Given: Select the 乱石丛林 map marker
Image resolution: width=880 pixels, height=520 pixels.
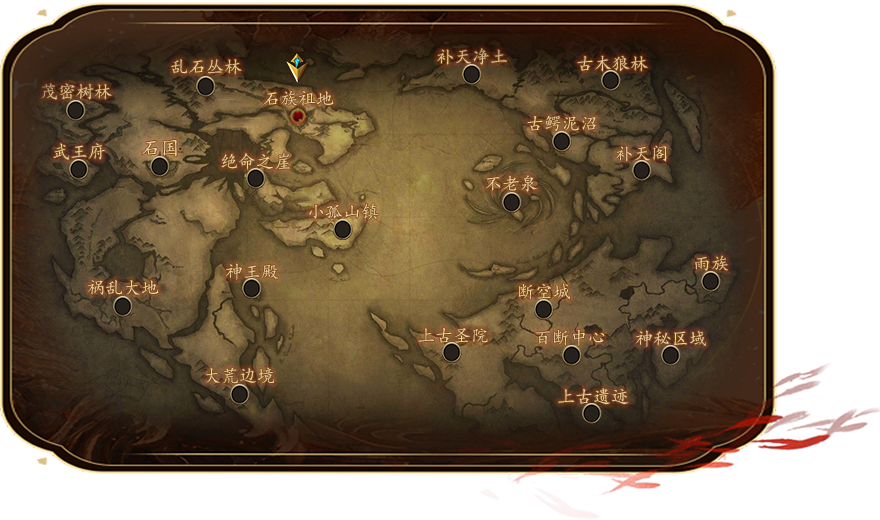Looking at the screenshot, I should click(x=206, y=86).
